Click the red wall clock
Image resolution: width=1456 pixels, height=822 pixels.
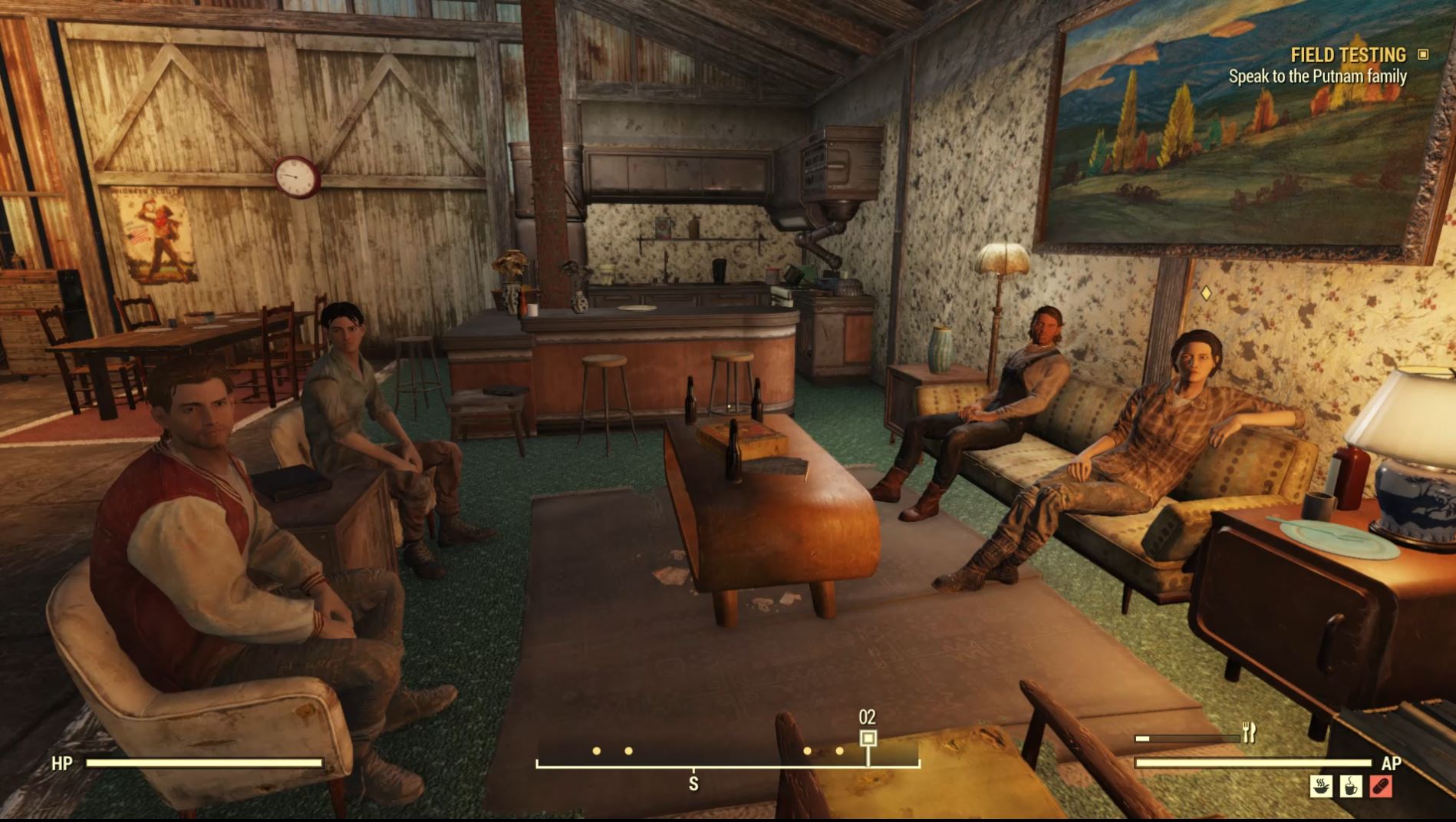(x=295, y=177)
